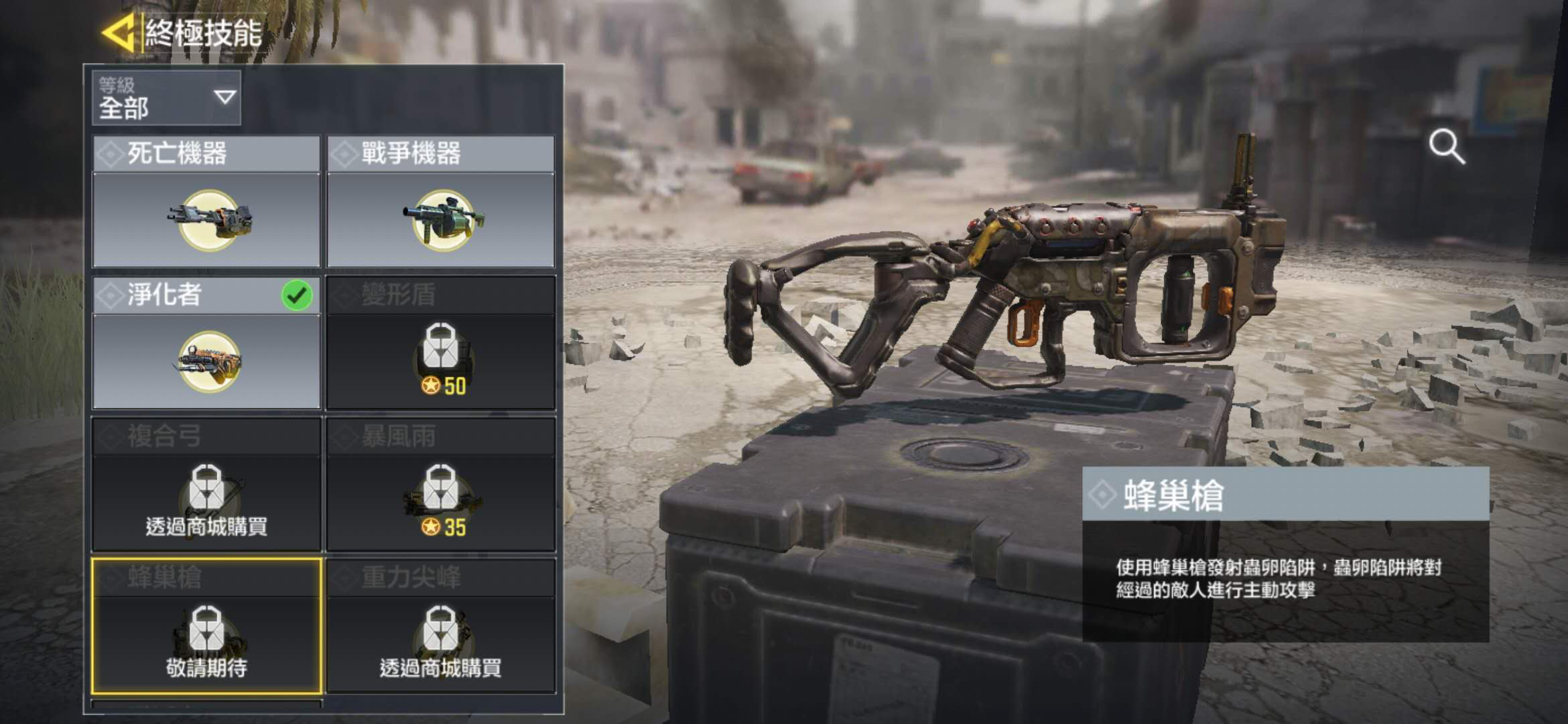Image resolution: width=1568 pixels, height=724 pixels.
Task: Select the 死亡機器 operator skill tile
Action: pyautogui.click(x=206, y=202)
